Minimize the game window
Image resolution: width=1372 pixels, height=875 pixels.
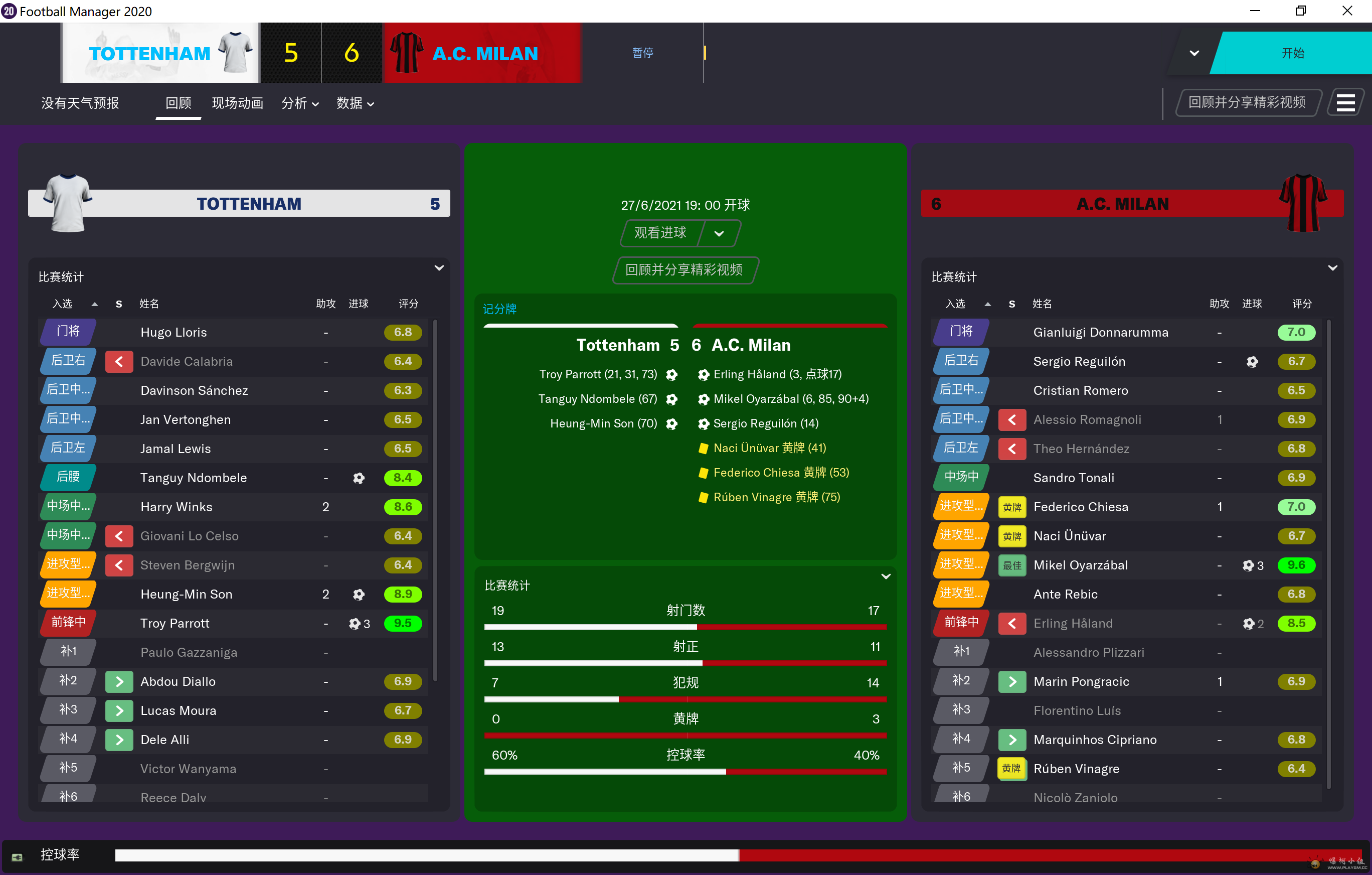click(x=1255, y=11)
